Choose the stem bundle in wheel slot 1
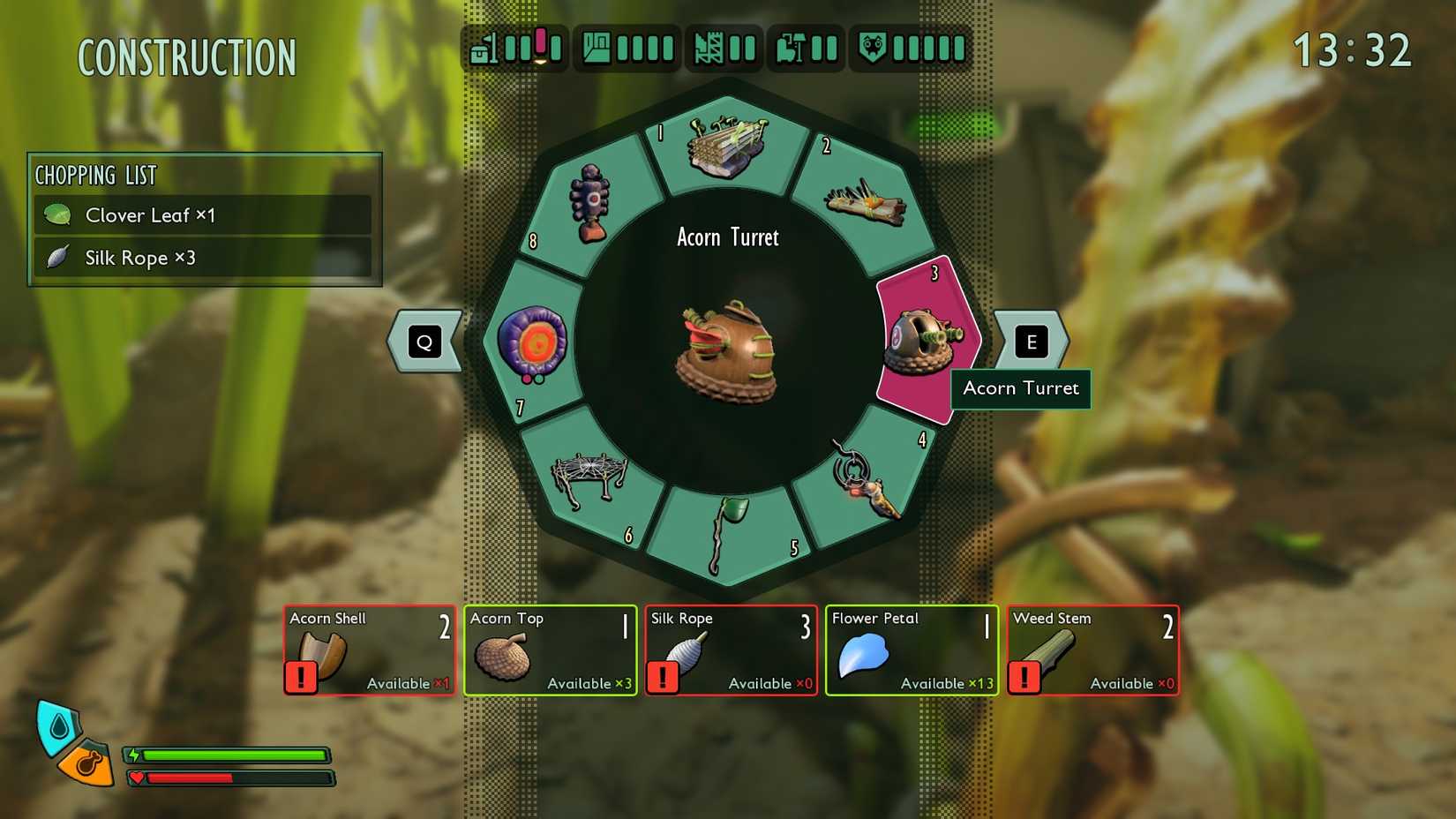1456x819 pixels. (x=727, y=146)
